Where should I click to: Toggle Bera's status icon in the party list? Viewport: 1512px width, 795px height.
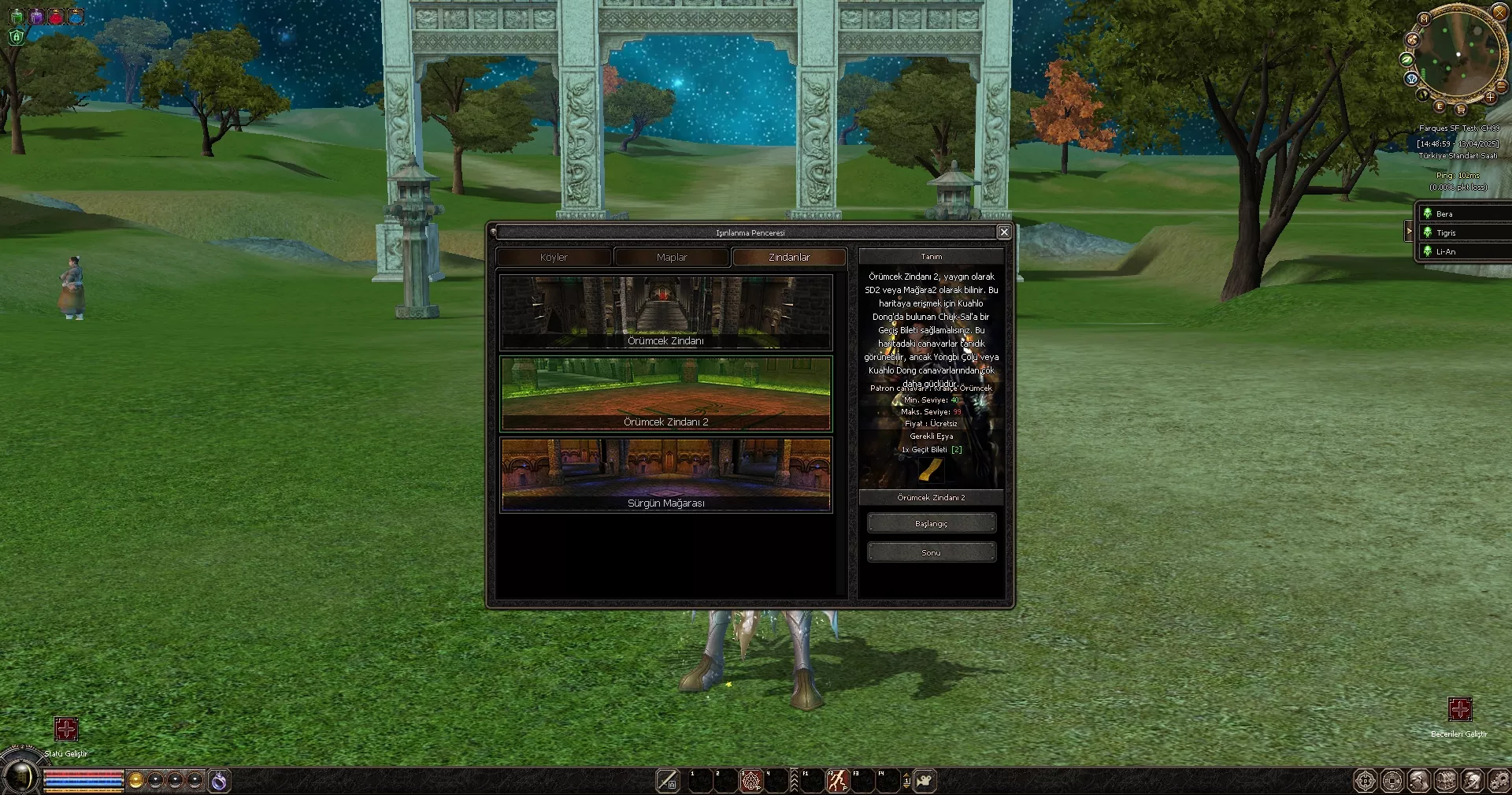point(1428,214)
